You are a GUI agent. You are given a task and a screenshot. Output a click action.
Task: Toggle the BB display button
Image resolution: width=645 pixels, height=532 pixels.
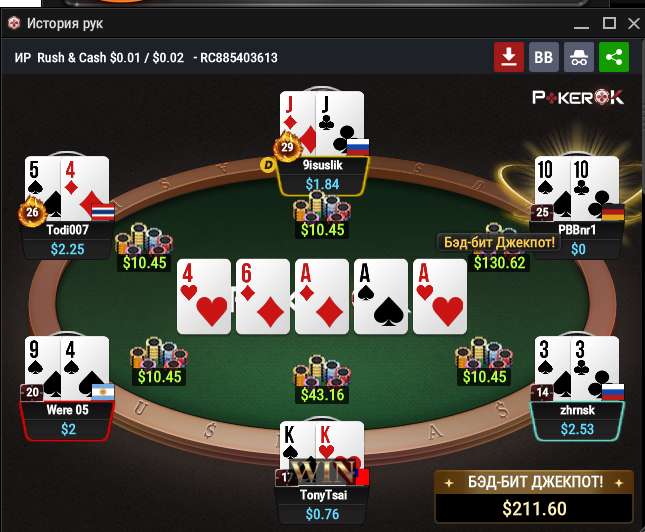(x=544, y=58)
